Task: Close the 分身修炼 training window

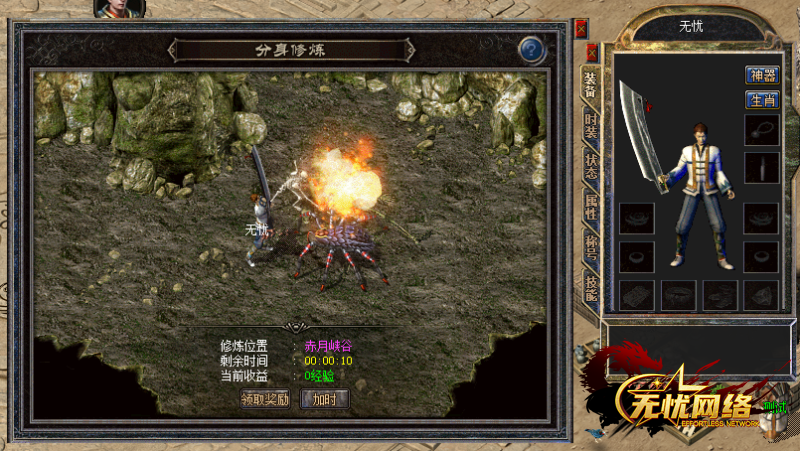Action: 582,28
